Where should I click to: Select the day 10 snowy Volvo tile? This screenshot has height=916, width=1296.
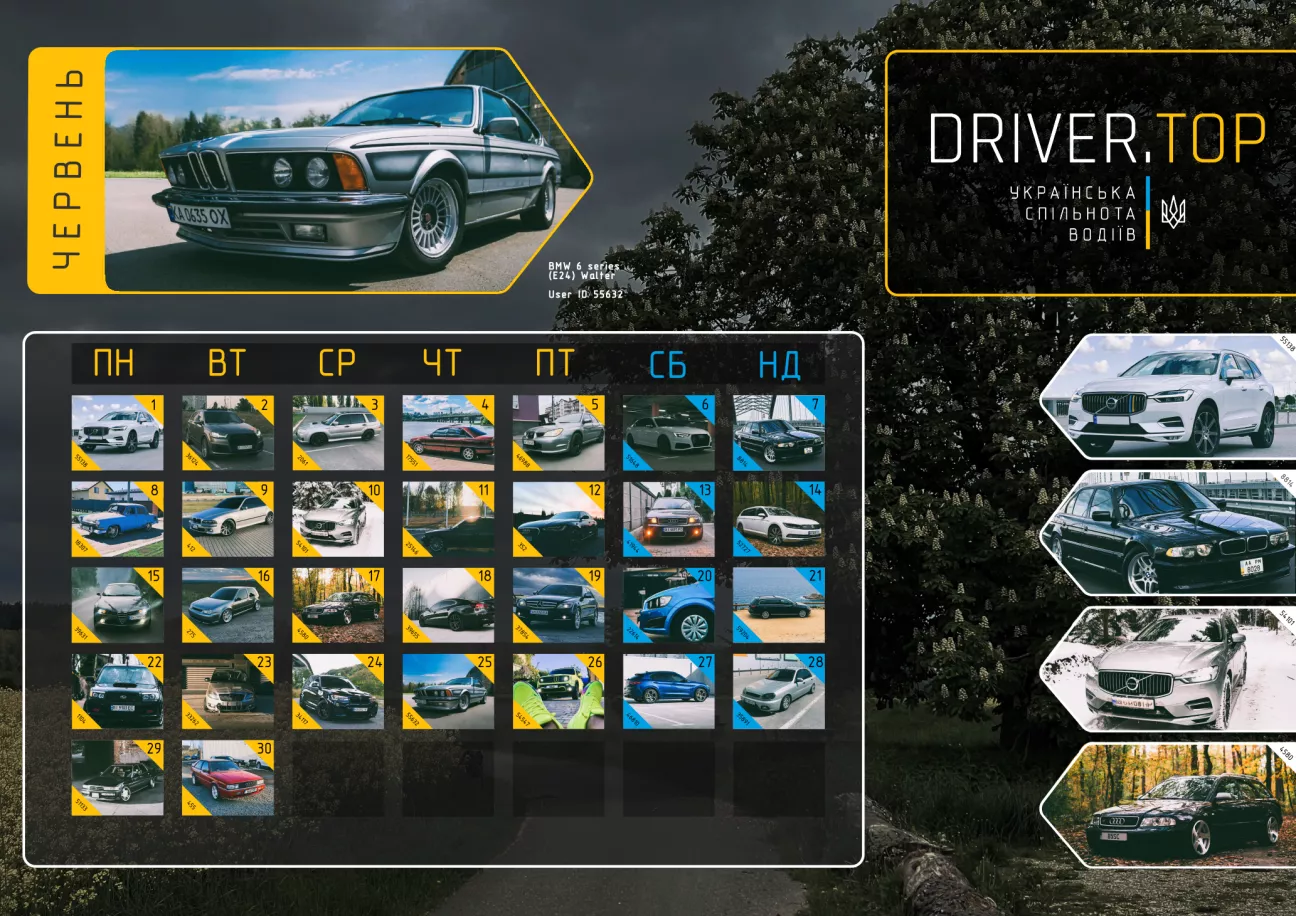click(x=337, y=520)
